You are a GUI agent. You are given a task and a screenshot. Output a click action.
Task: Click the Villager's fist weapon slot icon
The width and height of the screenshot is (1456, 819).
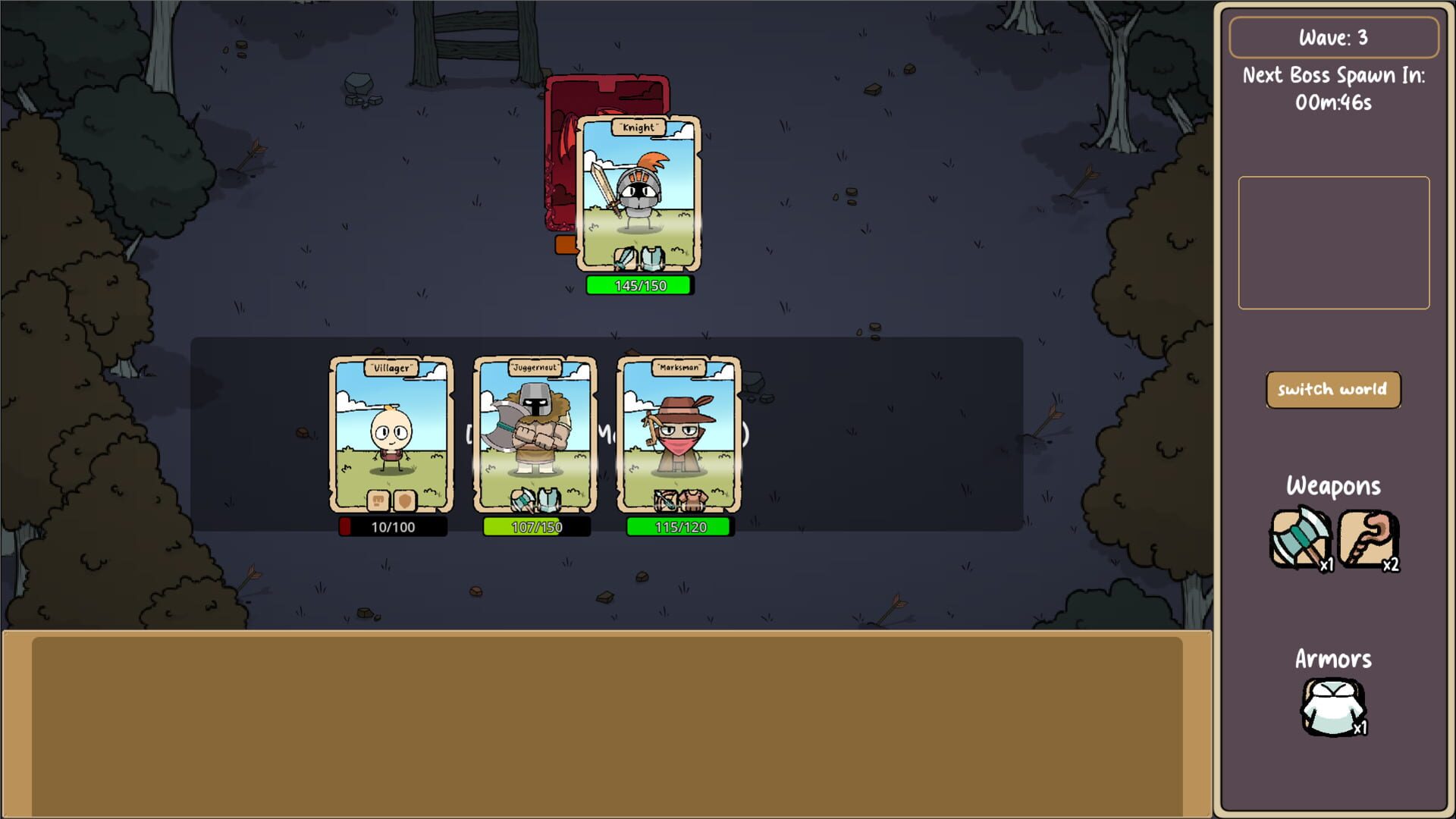[377, 501]
